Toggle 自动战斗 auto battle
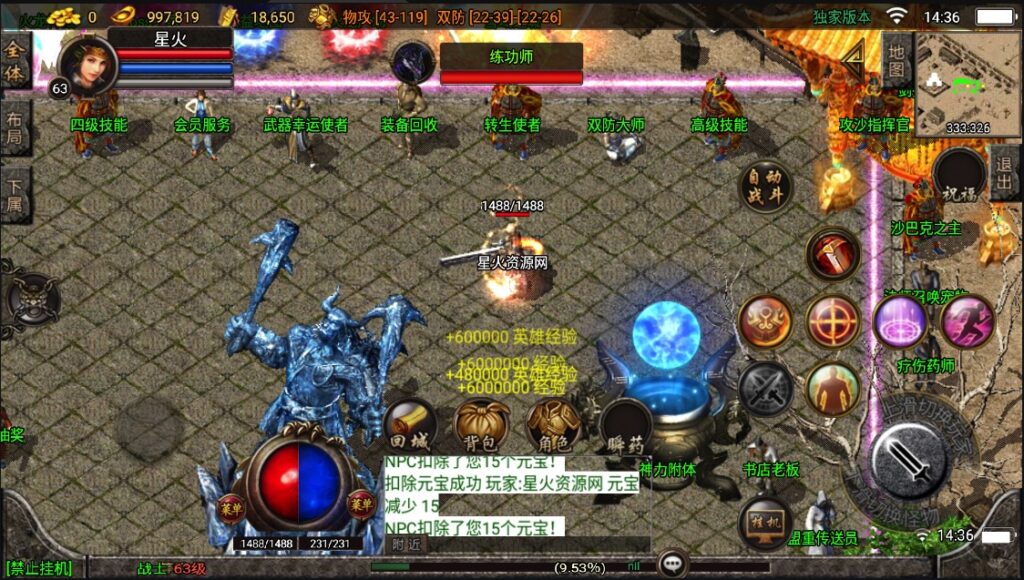Viewport: 1024px width, 580px height. [x=764, y=186]
